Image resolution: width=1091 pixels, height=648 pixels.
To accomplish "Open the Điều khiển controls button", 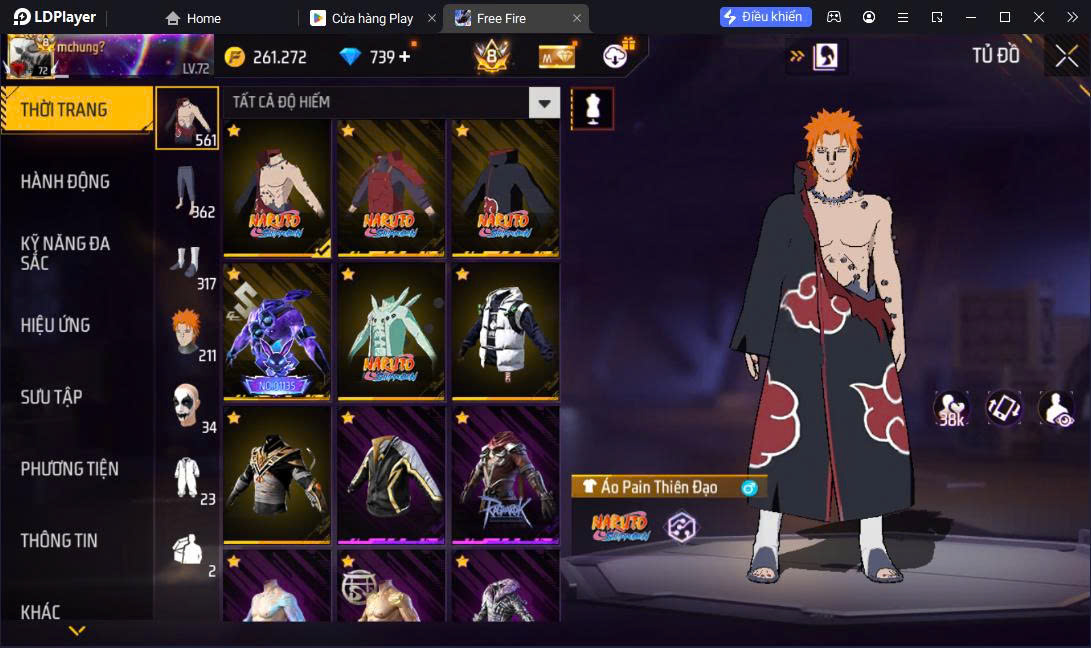I will (765, 17).
